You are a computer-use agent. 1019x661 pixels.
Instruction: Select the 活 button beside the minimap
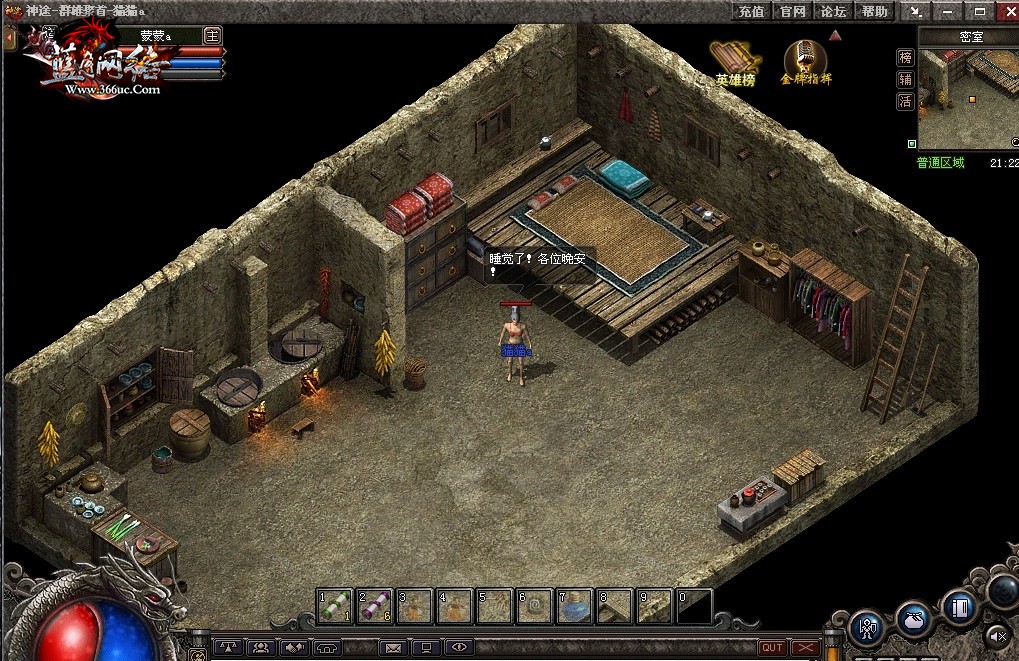pos(905,101)
